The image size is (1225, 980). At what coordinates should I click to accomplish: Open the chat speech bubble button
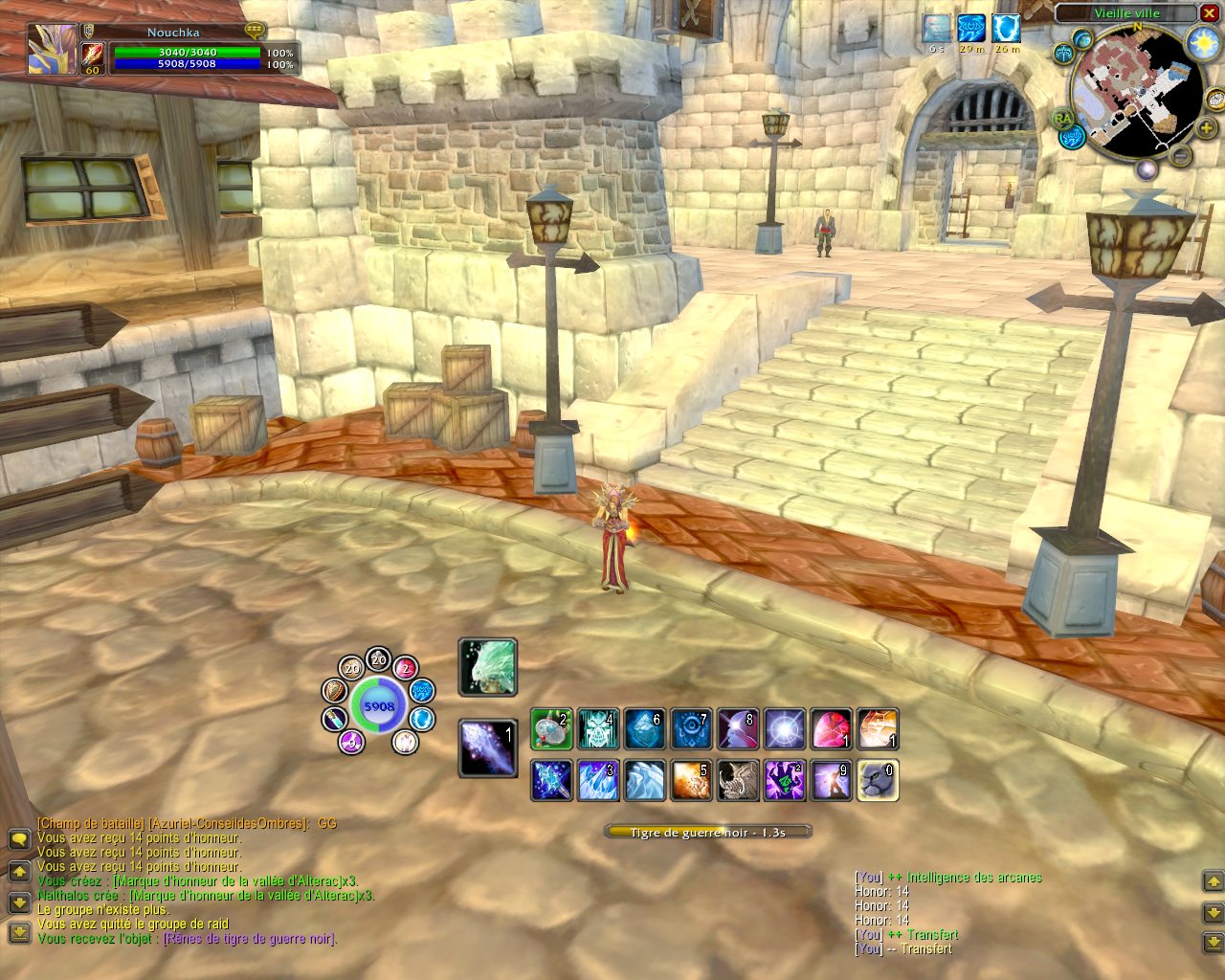pos(19,839)
